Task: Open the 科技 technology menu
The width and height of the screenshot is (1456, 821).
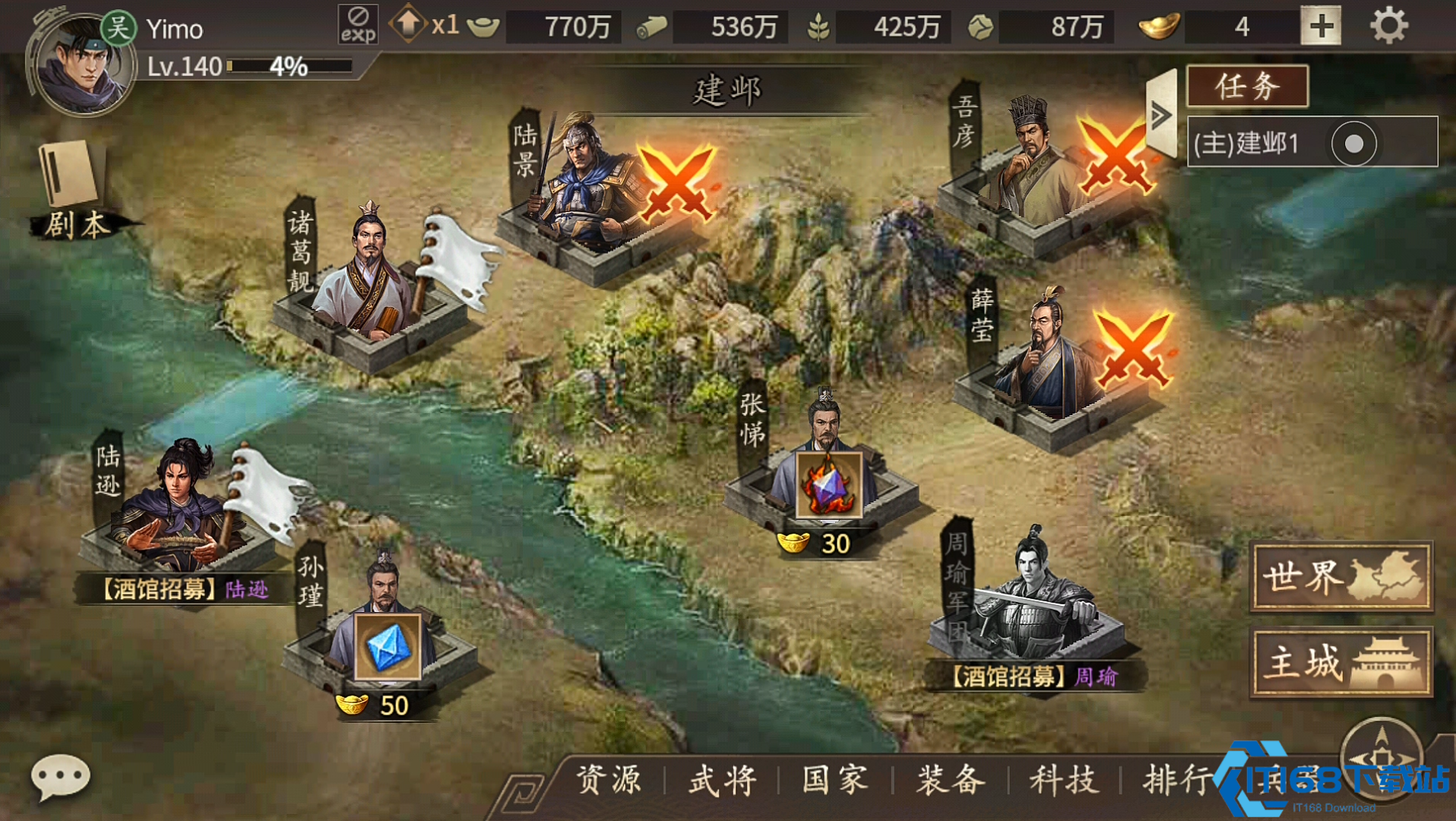Action: [x=1064, y=780]
